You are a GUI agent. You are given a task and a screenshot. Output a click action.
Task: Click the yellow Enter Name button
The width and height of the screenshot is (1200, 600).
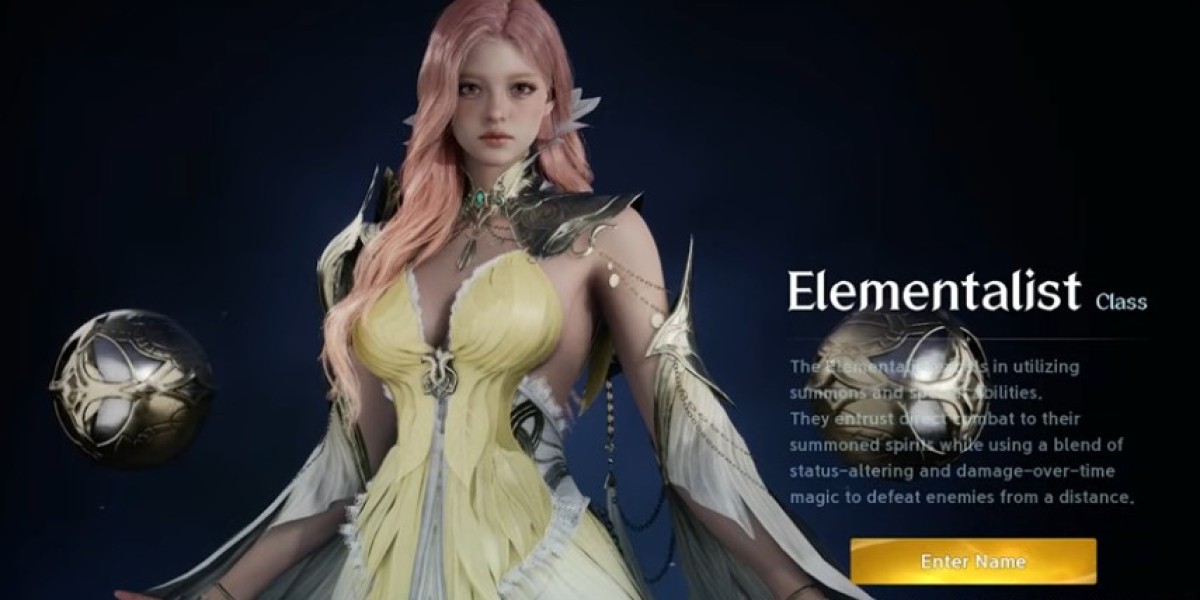(x=972, y=561)
